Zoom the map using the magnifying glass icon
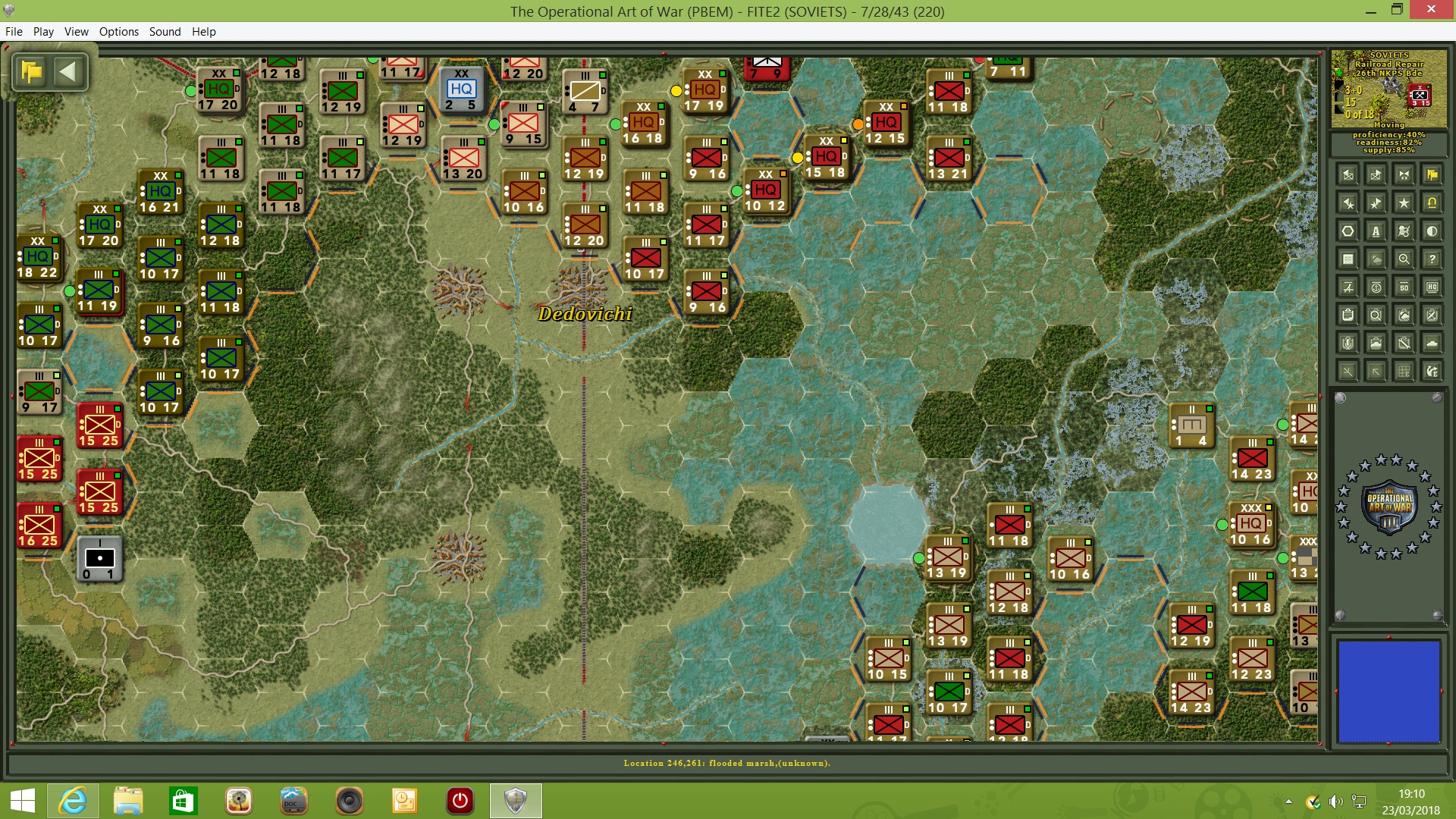This screenshot has width=1456, height=819. (1404, 258)
